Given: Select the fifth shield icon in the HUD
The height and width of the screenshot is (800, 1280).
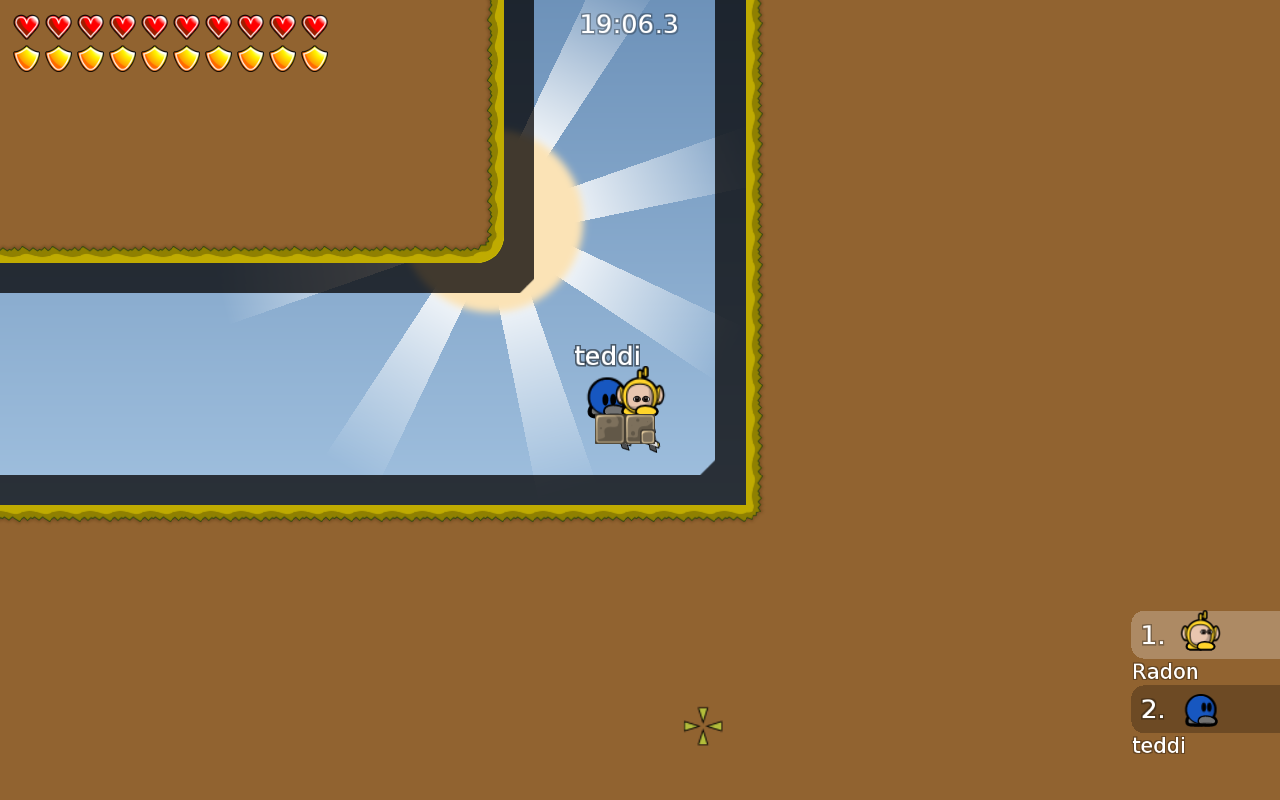Looking at the screenshot, I should (x=155, y=58).
